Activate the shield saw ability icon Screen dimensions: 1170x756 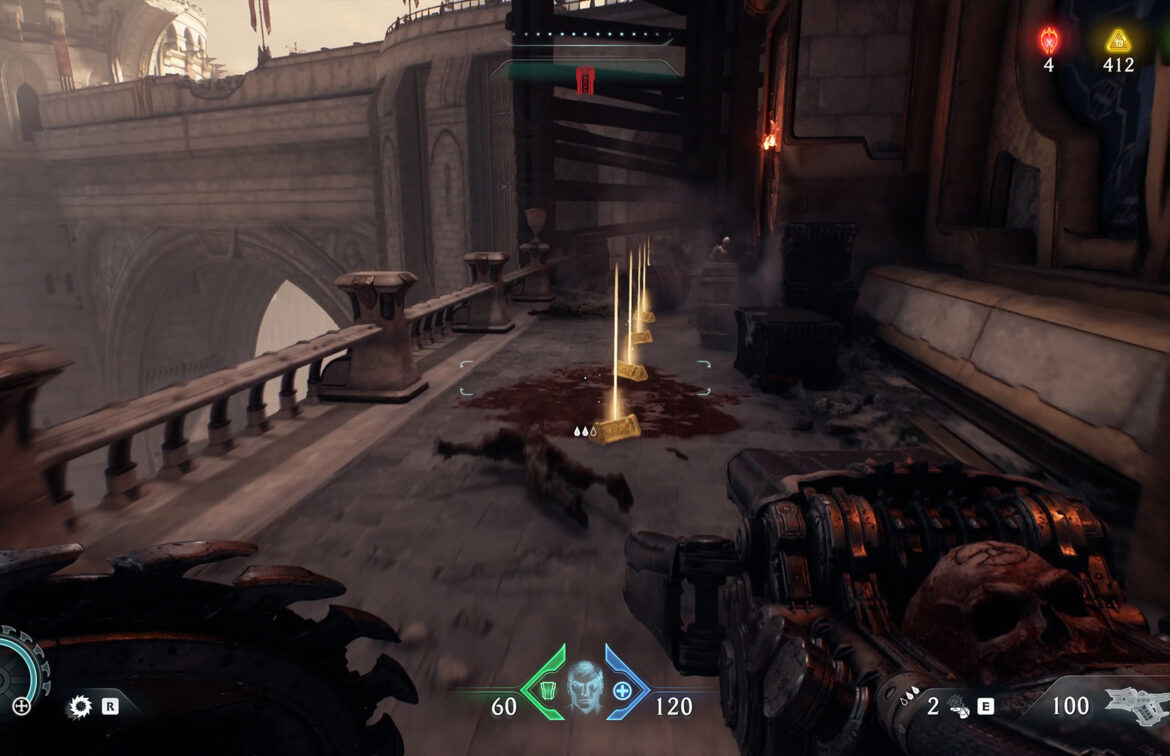[79, 707]
